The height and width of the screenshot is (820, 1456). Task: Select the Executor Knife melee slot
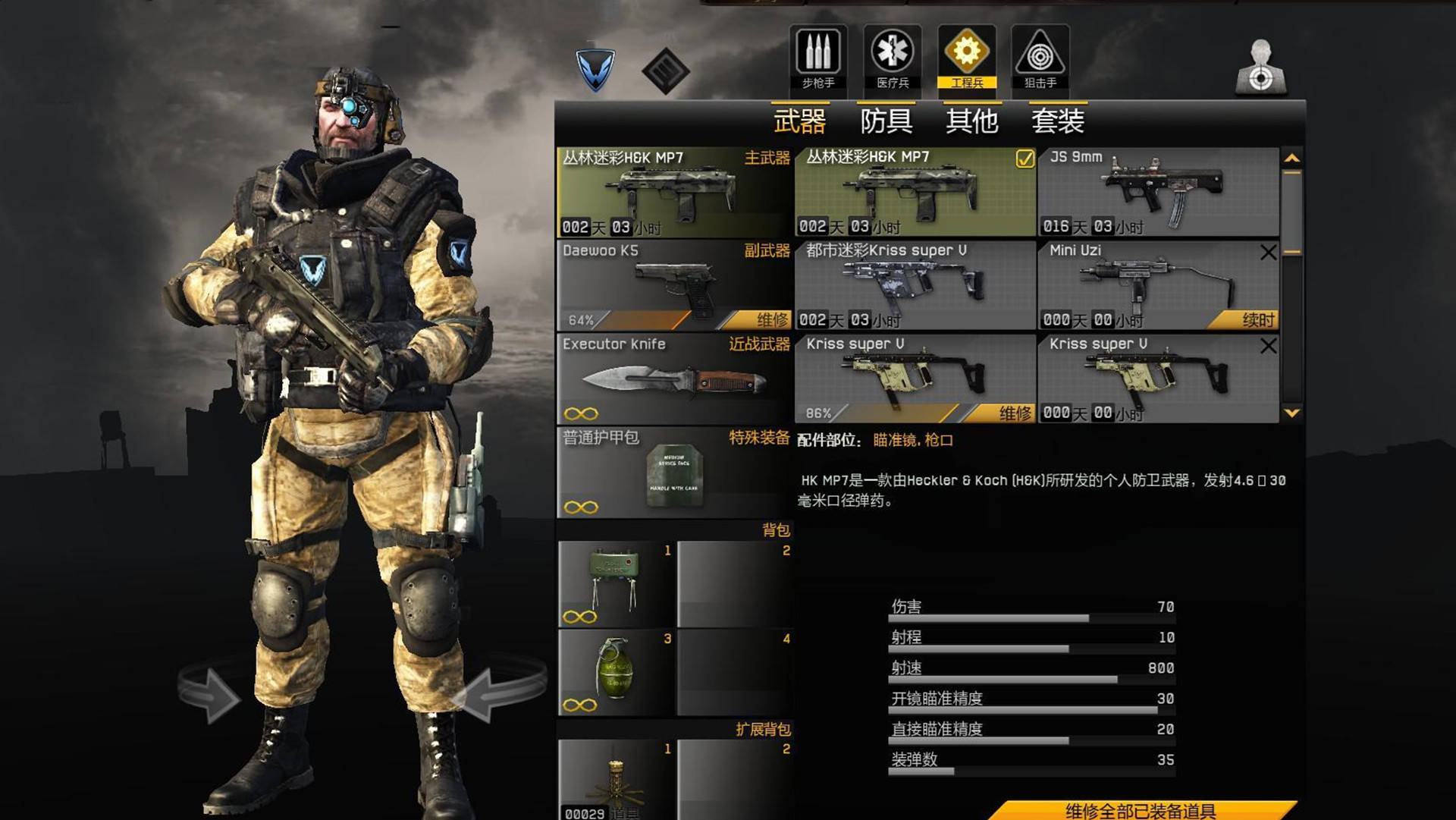pyautogui.click(x=673, y=379)
